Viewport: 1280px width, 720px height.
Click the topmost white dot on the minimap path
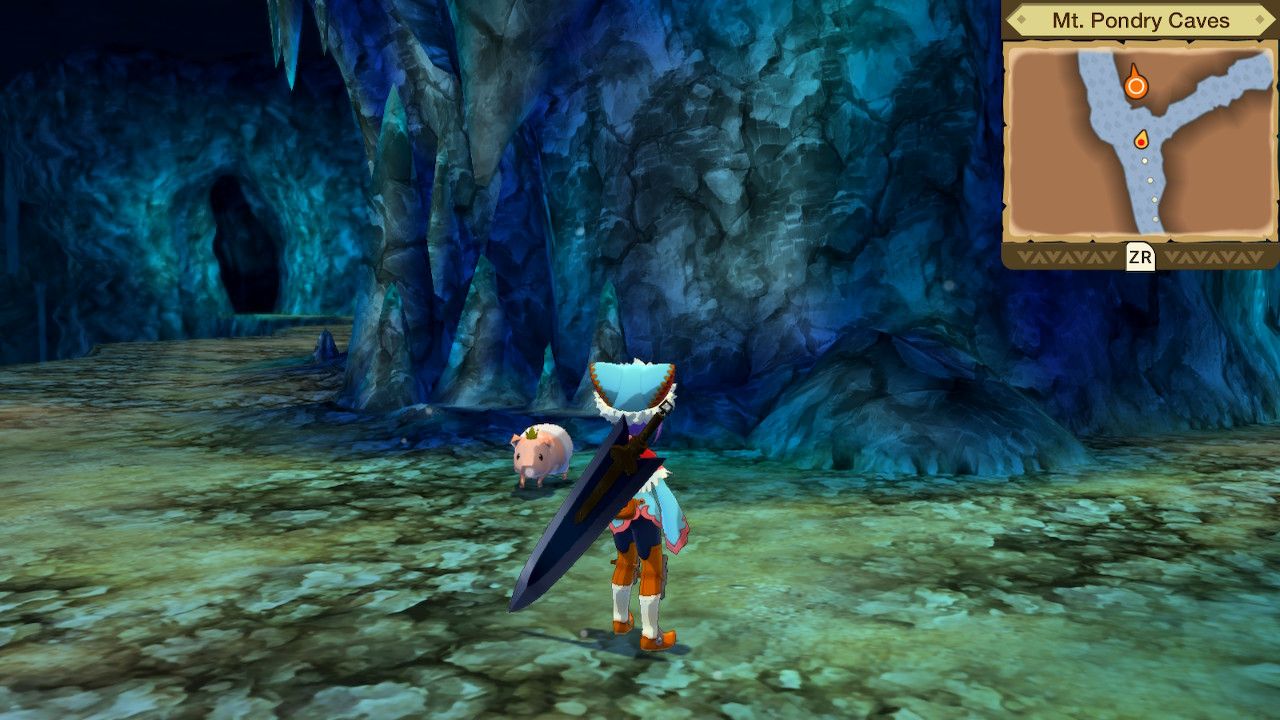[1144, 159]
